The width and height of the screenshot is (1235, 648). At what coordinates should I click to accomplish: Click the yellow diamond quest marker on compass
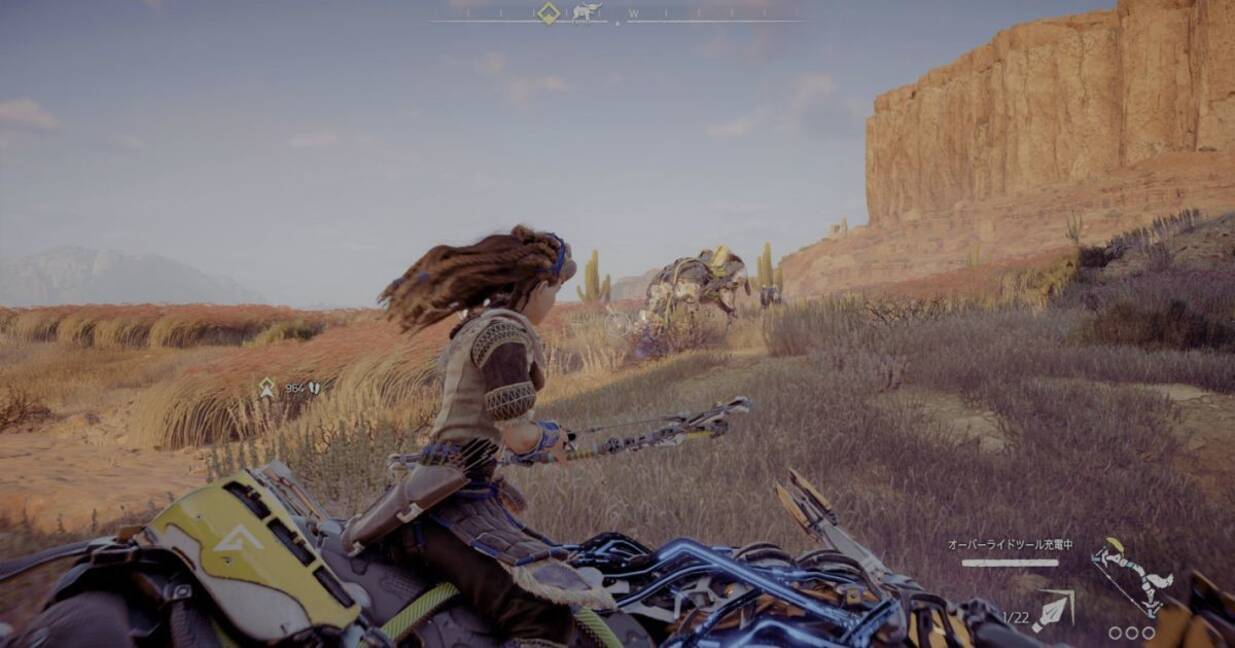click(548, 13)
